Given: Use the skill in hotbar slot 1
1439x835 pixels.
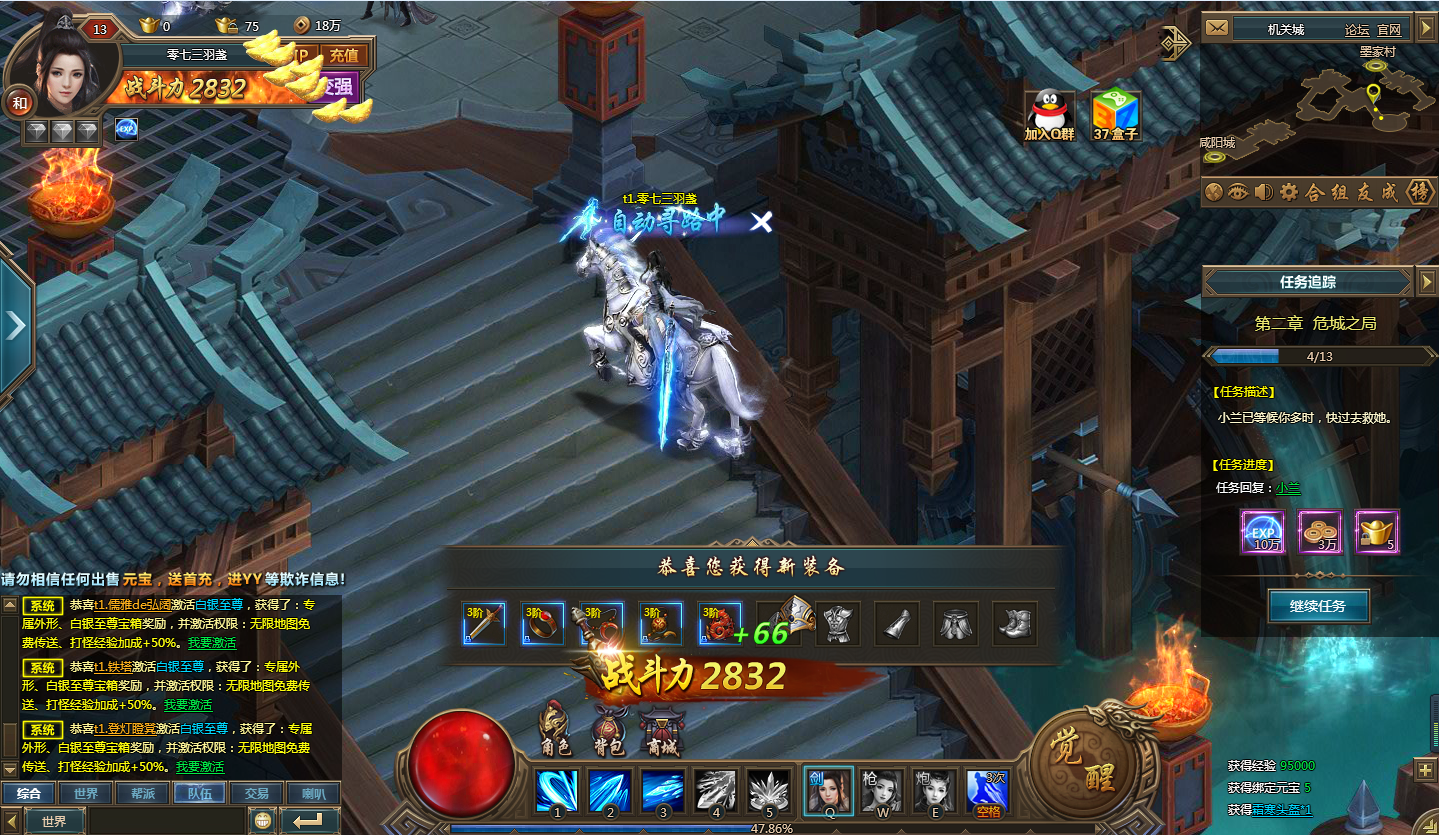Looking at the screenshot, I should [557, 791].
